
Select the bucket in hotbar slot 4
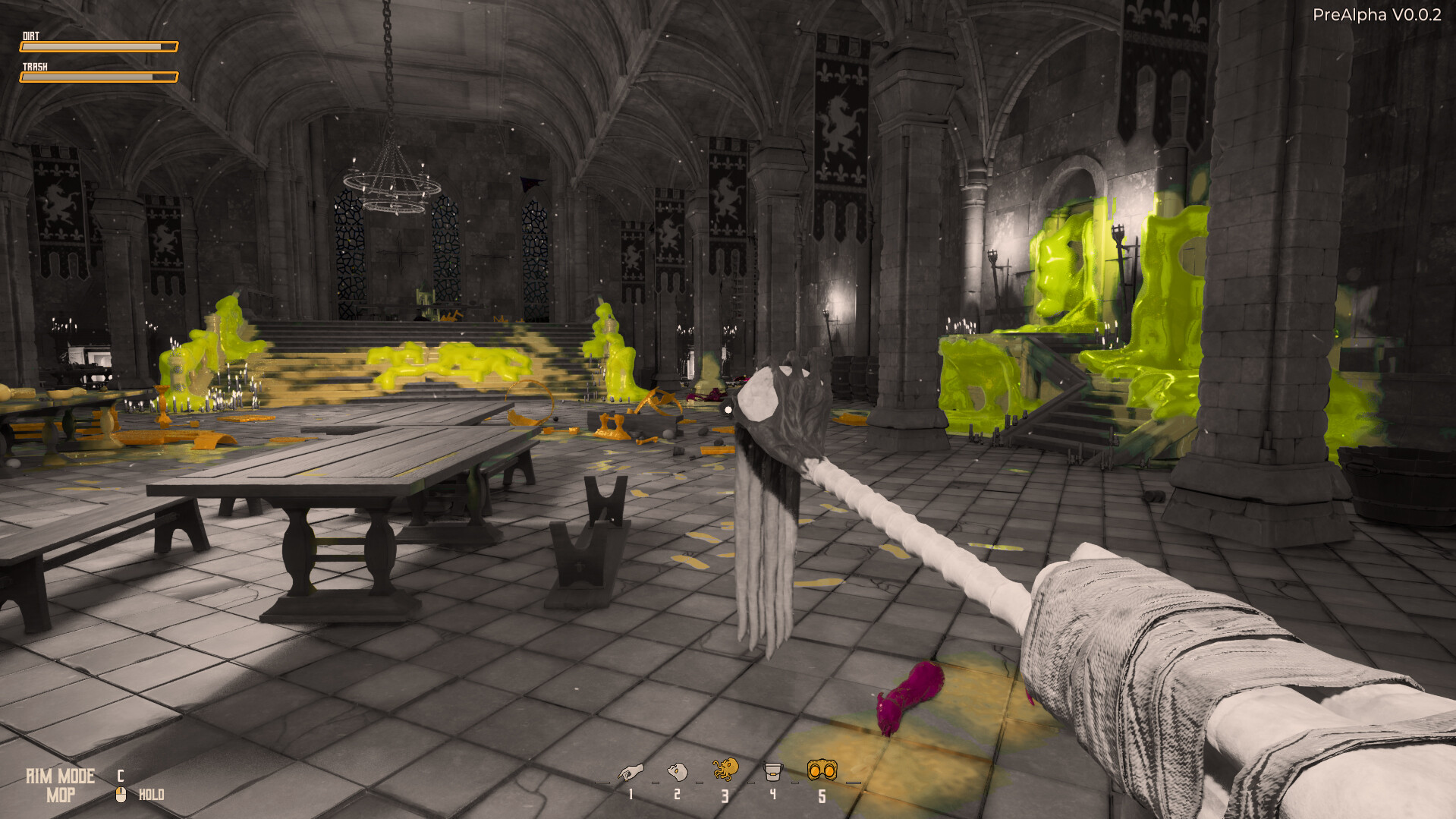pos(772,772)
